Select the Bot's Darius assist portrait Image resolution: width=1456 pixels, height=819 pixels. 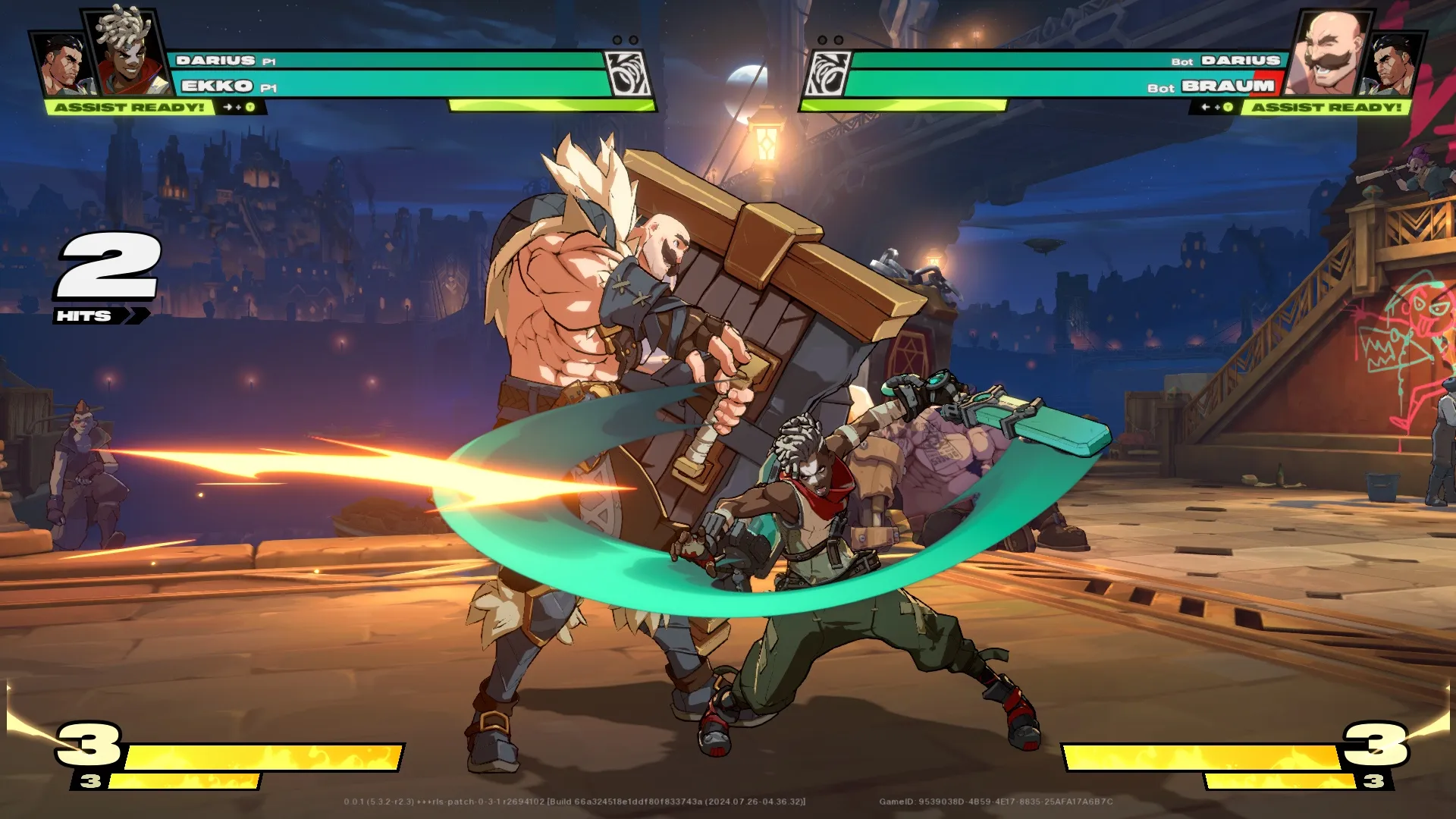(x=1394, y=64)
